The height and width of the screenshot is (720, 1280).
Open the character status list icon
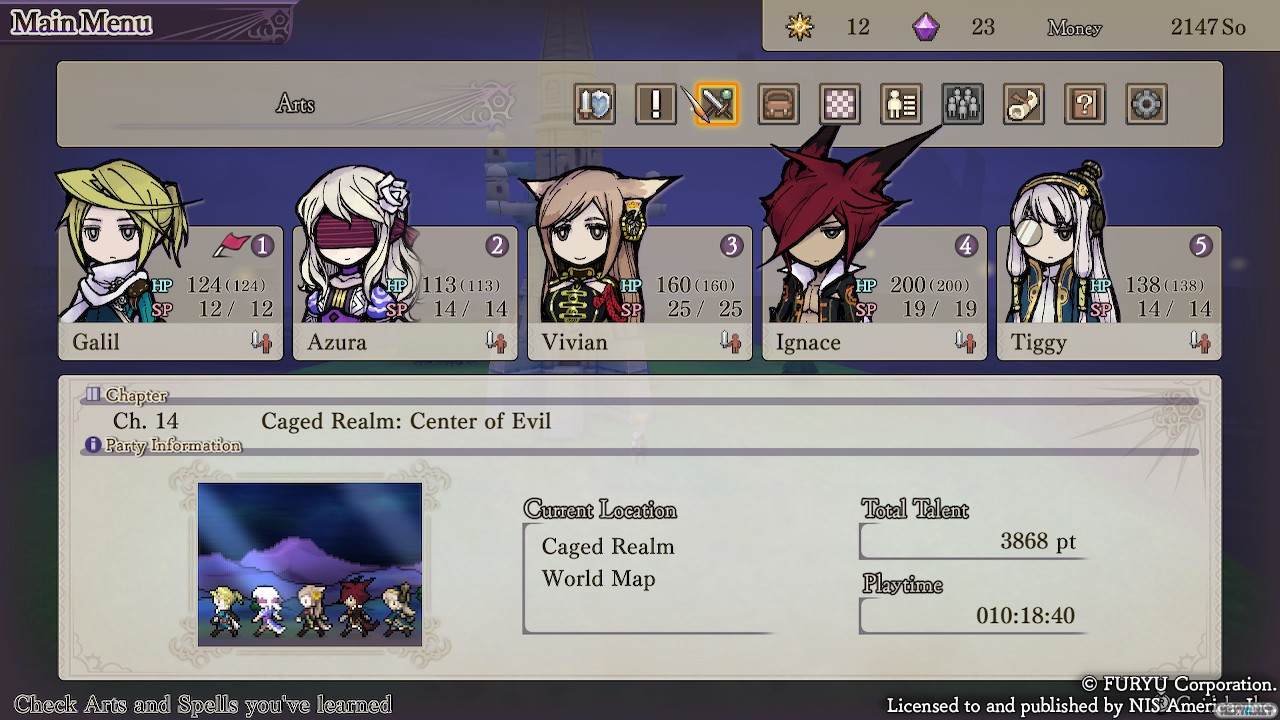coord(901,104)
